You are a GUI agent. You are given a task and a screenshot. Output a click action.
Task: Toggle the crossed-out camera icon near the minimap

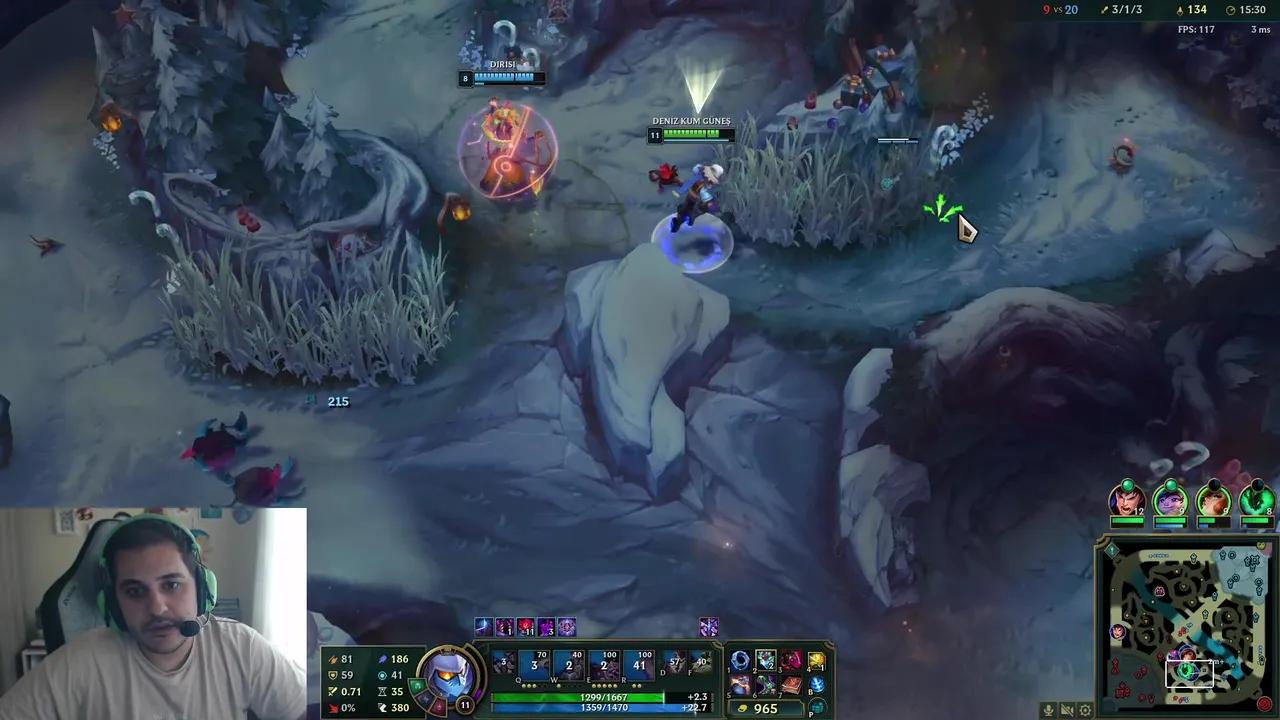click(1067, 709)
